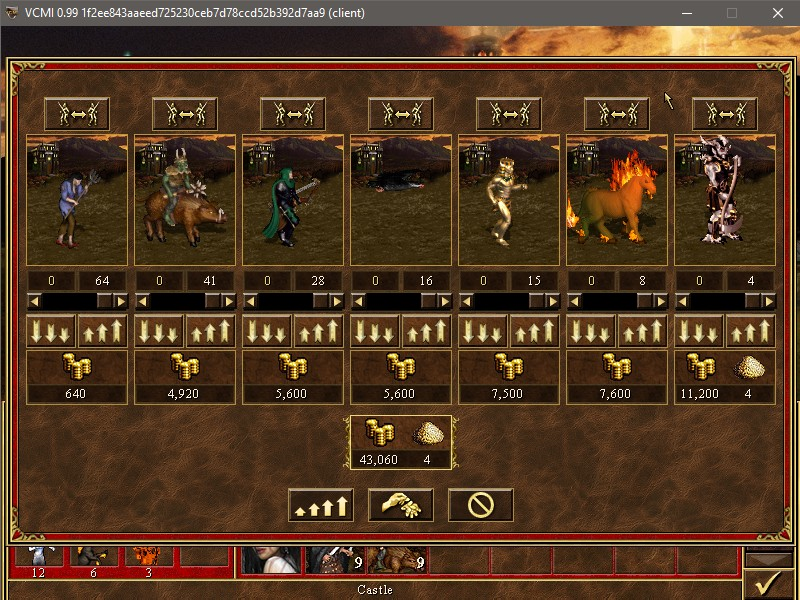Viewport: 800px width, 600px height.
Task: Select the boar rider creature portrait
Action: pyautogui.click(x=185, y=200)
